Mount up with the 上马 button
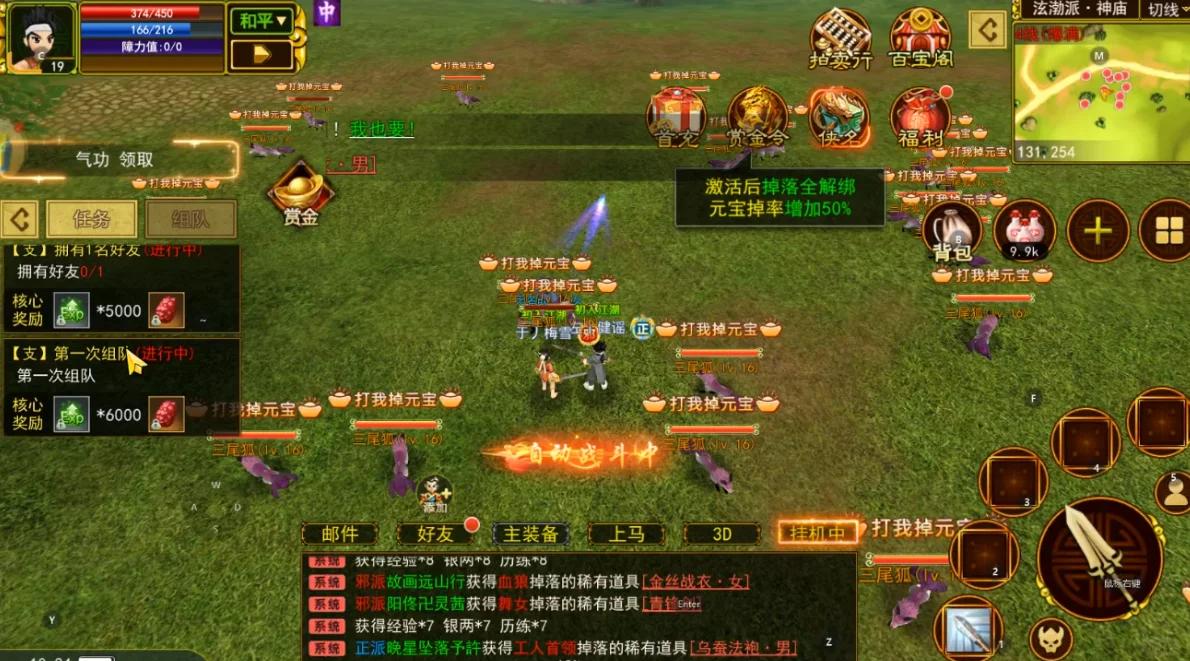Screen dimensions: 1190x661 [626, 534]
